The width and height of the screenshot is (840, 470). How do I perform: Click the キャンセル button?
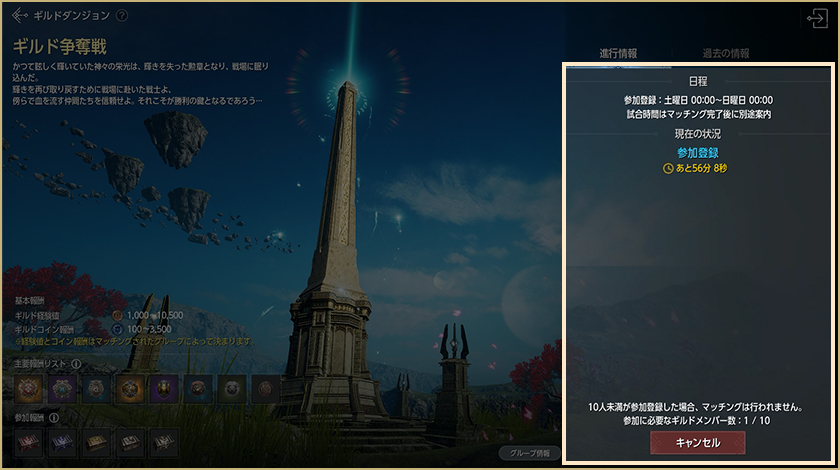pyautogui.click(x=697, y=442)
